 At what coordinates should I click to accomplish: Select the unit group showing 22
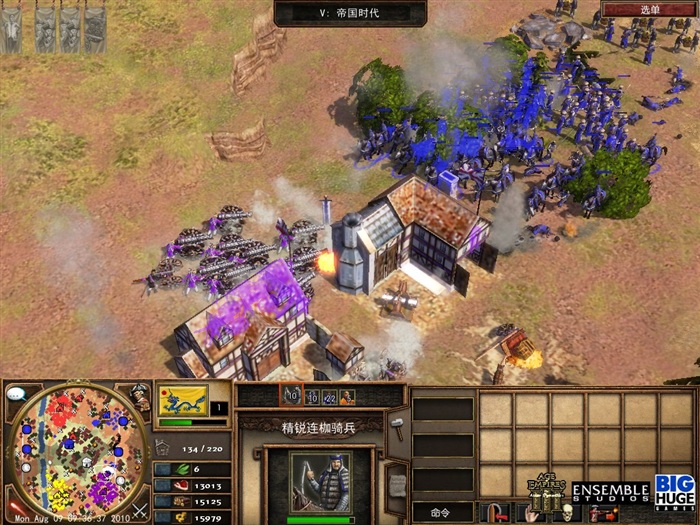point(329,397)
